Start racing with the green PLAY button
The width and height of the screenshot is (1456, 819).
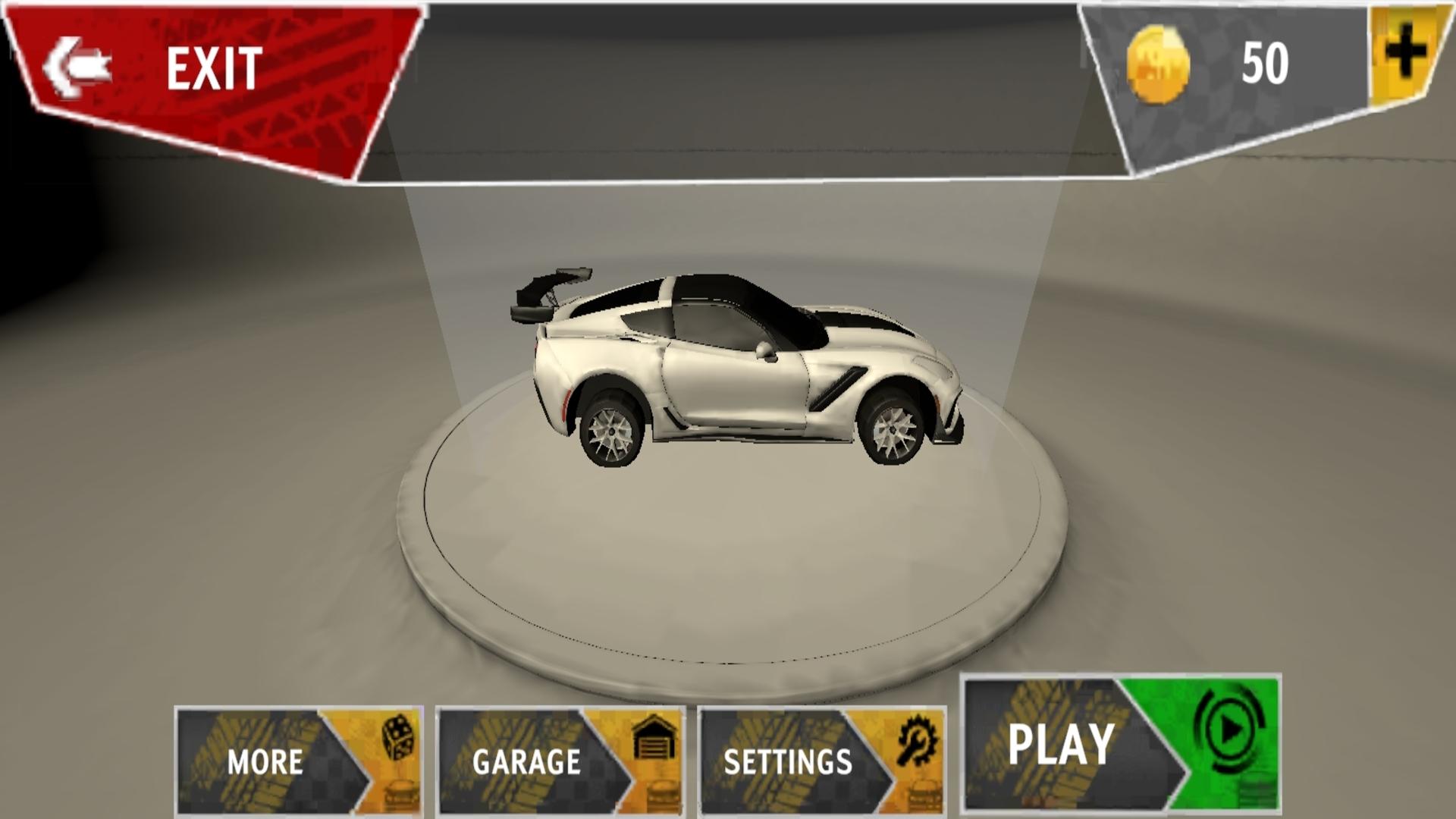click(1121, 745)
